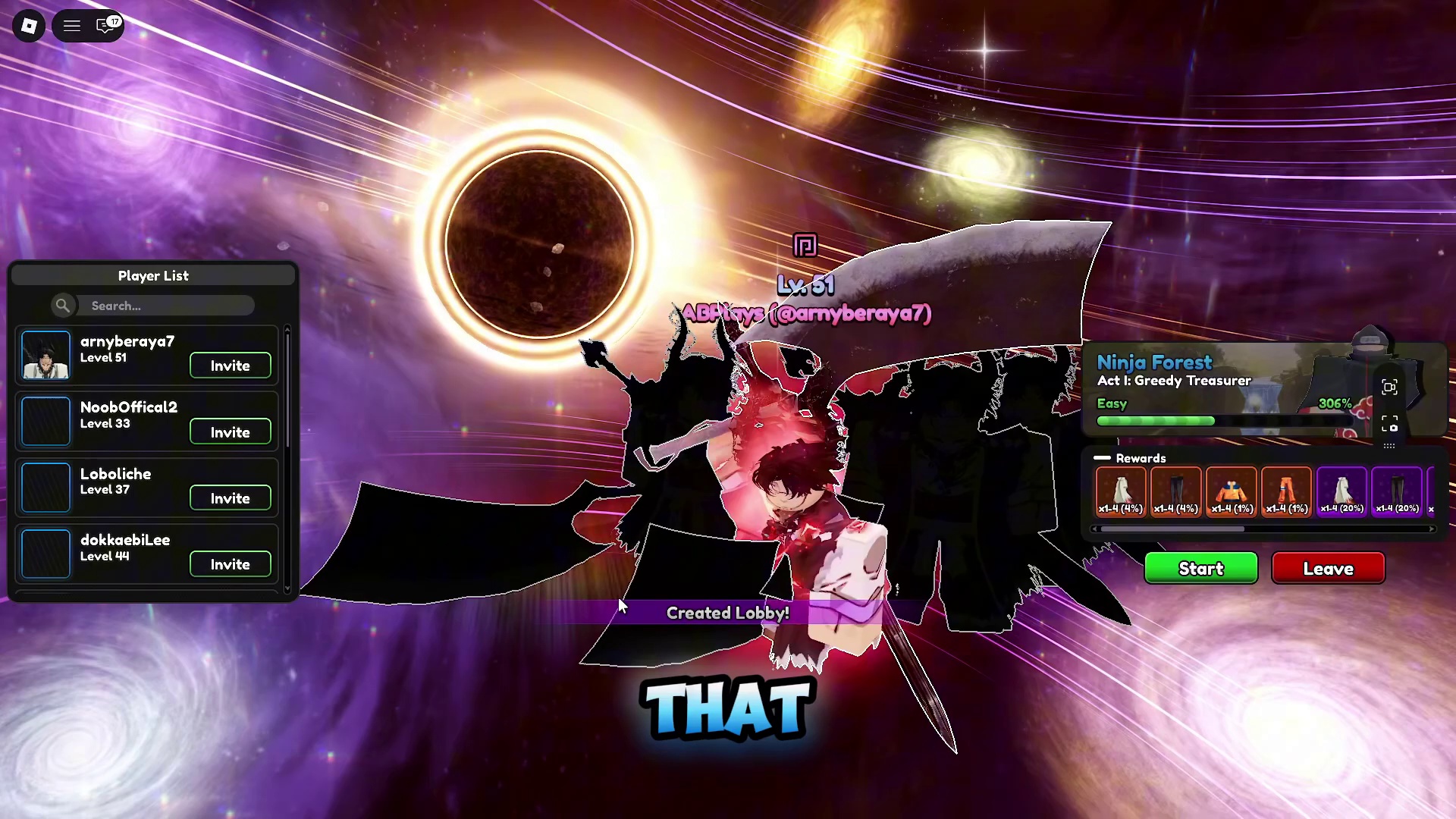The height and width of the screenshot is (819, 1456).
Task: Invite Loboliche to the lobby
Action: pyautogui.click(x=230, y=498)
